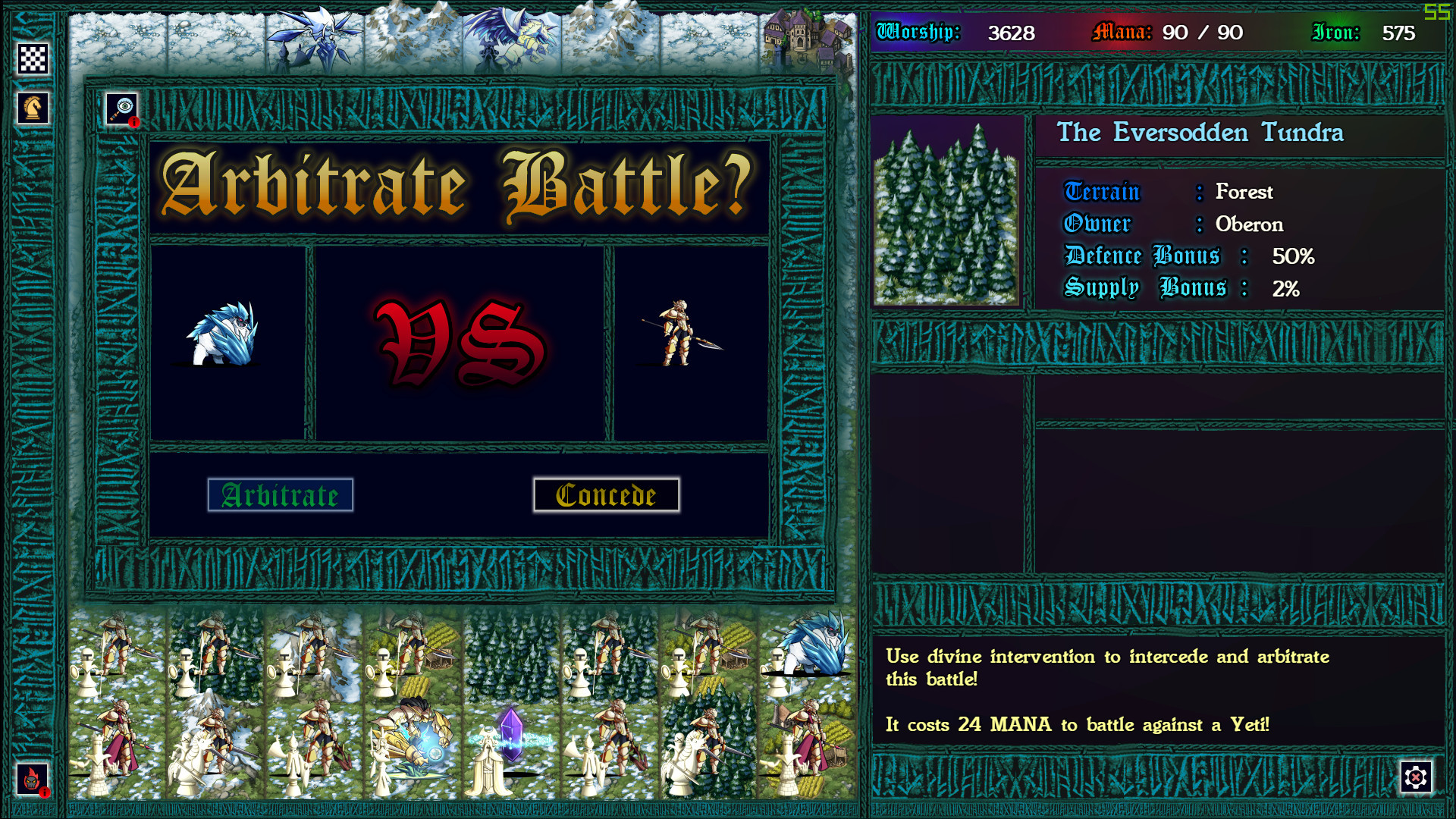The height and width of the screenshot is (819, 1456).
Task: Click the red info badge on the skull icon
Action: tap(45, 792)
